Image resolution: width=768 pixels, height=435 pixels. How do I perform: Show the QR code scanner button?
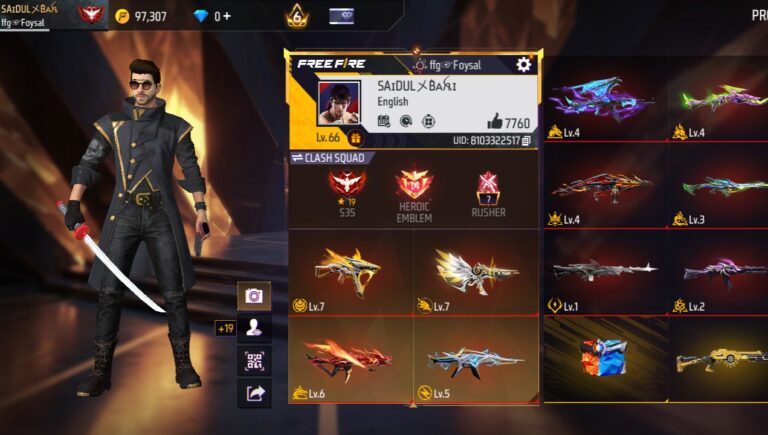pos(254,361)
